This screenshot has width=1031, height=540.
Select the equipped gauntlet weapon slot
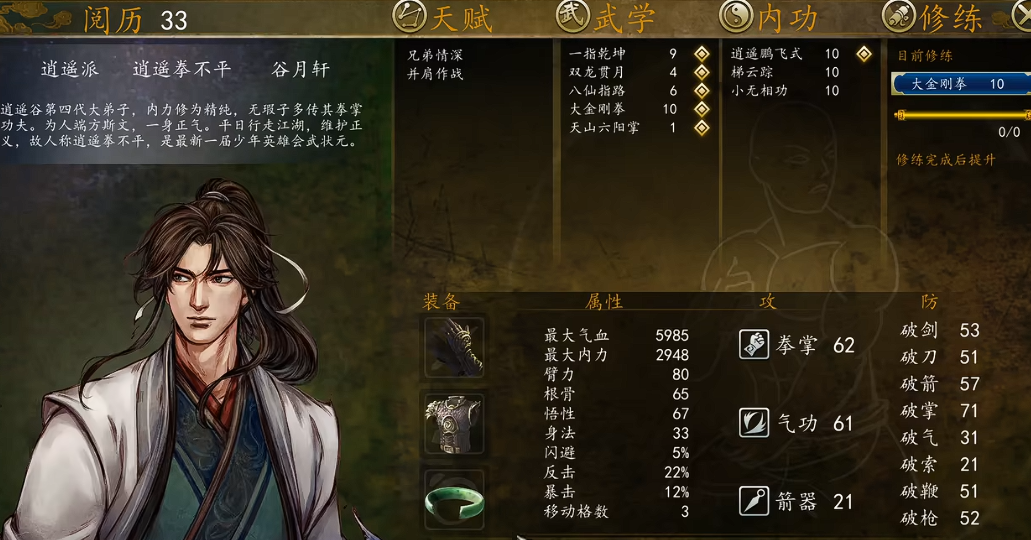[455, 346]
